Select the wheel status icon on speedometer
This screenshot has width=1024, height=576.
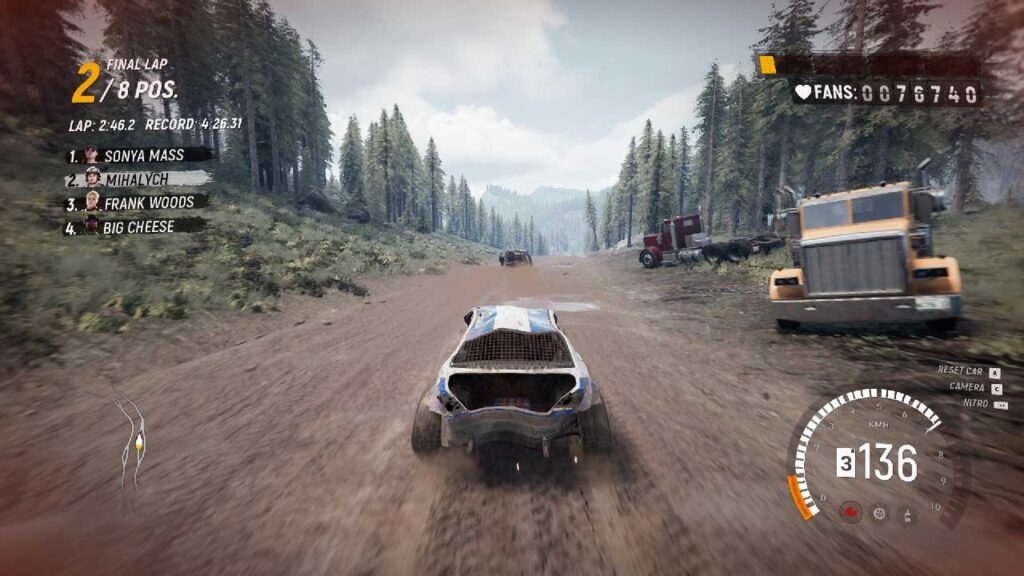tap(880, 513)
